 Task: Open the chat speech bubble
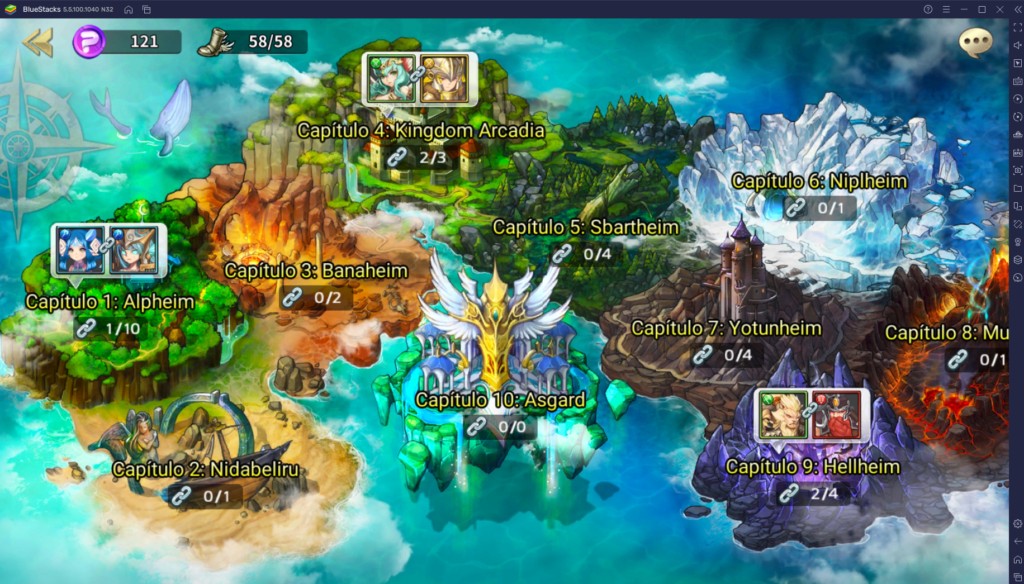coord(975,42)
